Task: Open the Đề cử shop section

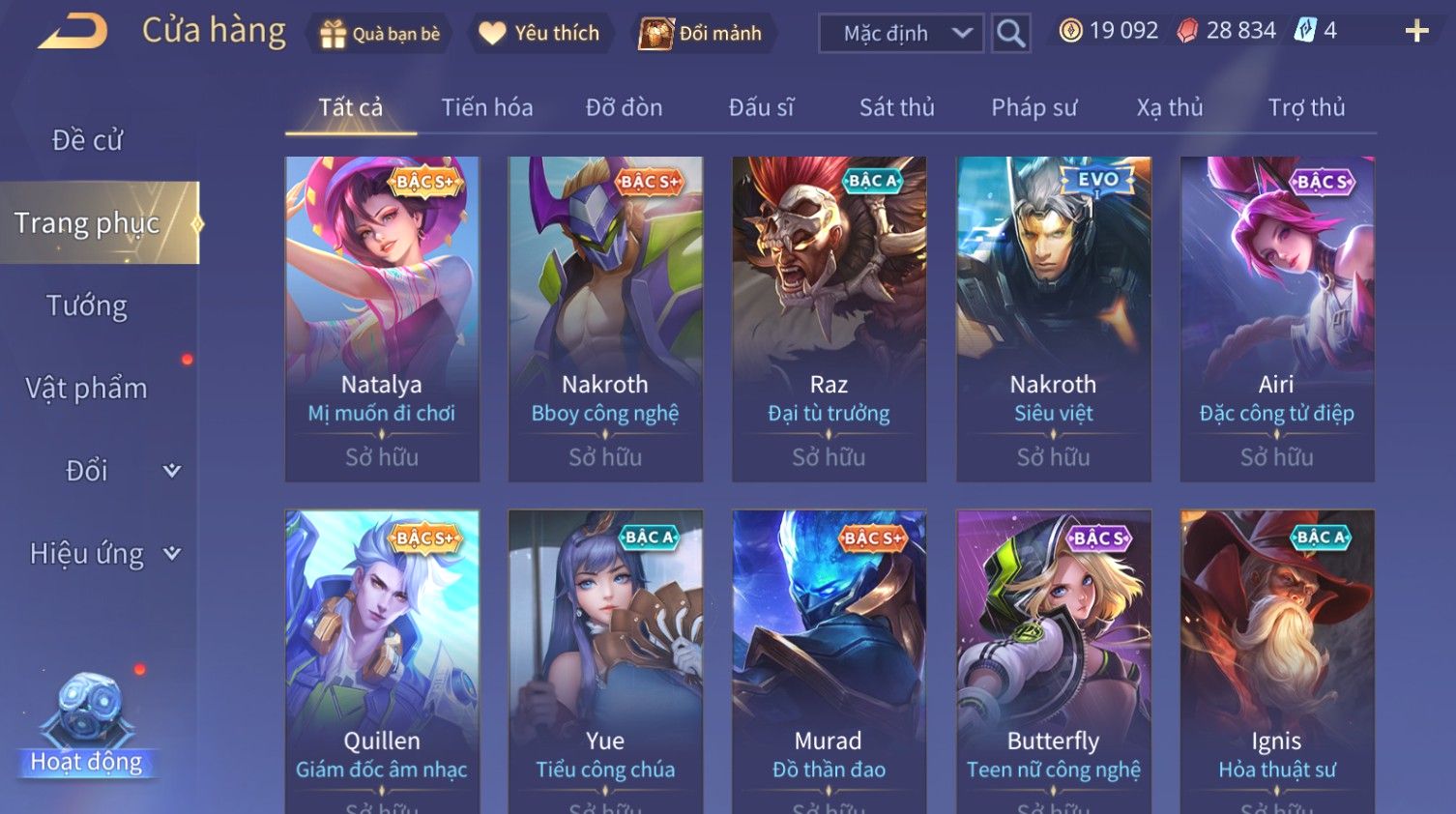Action: coord(87,140)
